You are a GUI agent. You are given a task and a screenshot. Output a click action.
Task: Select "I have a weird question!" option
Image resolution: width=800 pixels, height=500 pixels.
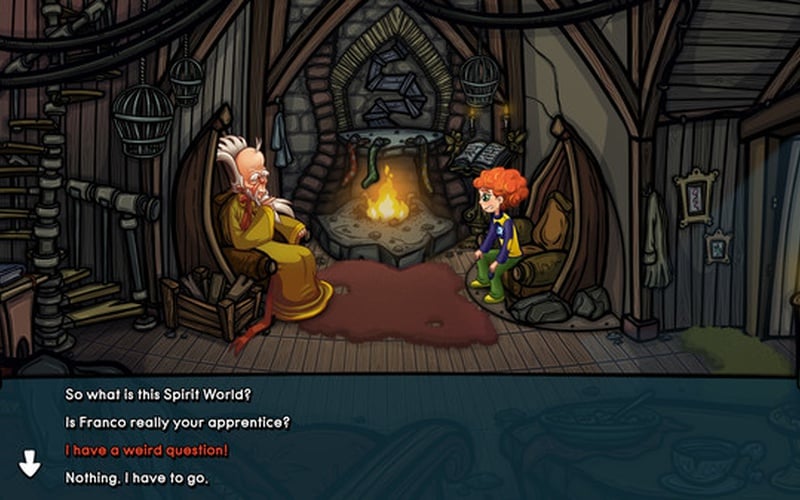click(147, 451)
